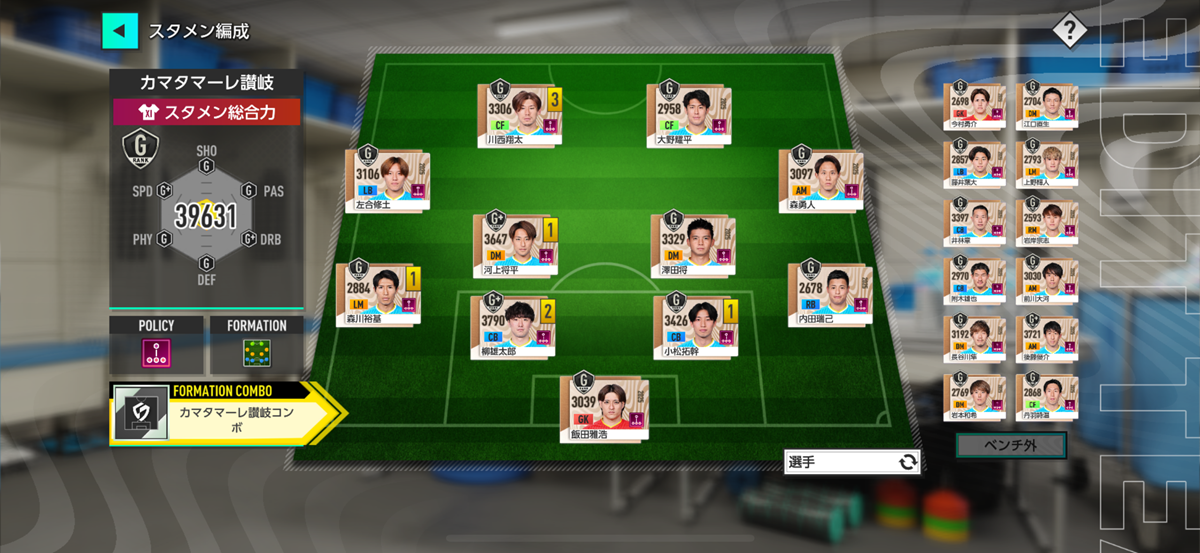Go back using the green arrow button
The image size is (1200, 553).
coord(120,30)
